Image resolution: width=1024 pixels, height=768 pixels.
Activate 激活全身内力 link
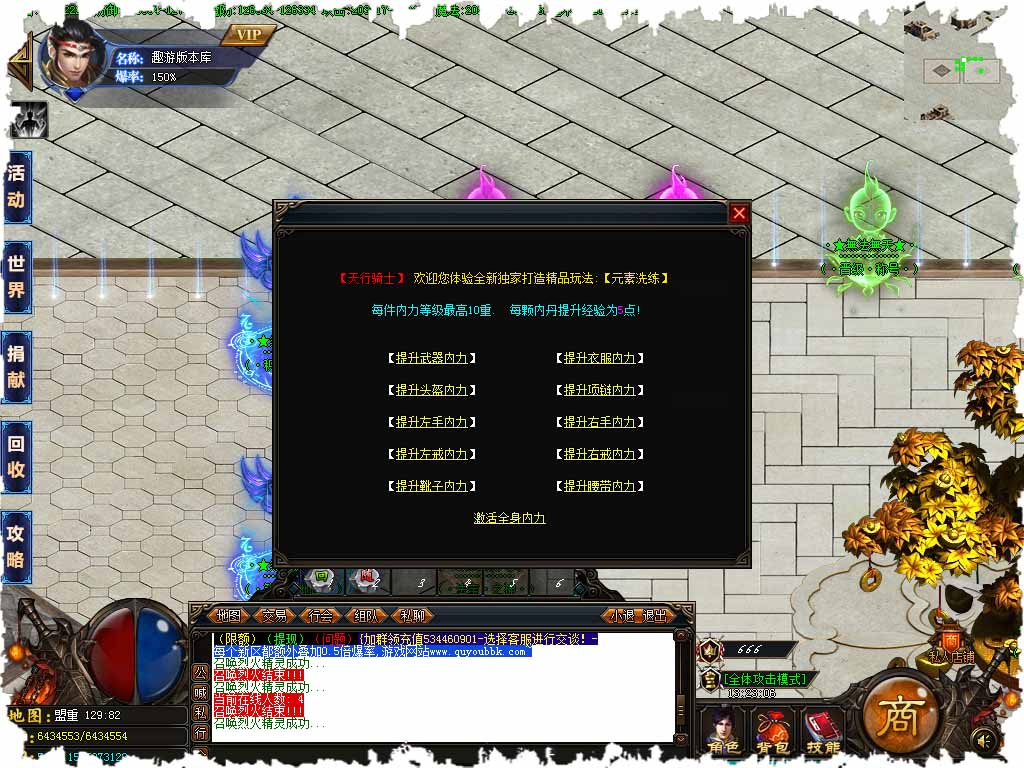point(510,518)
